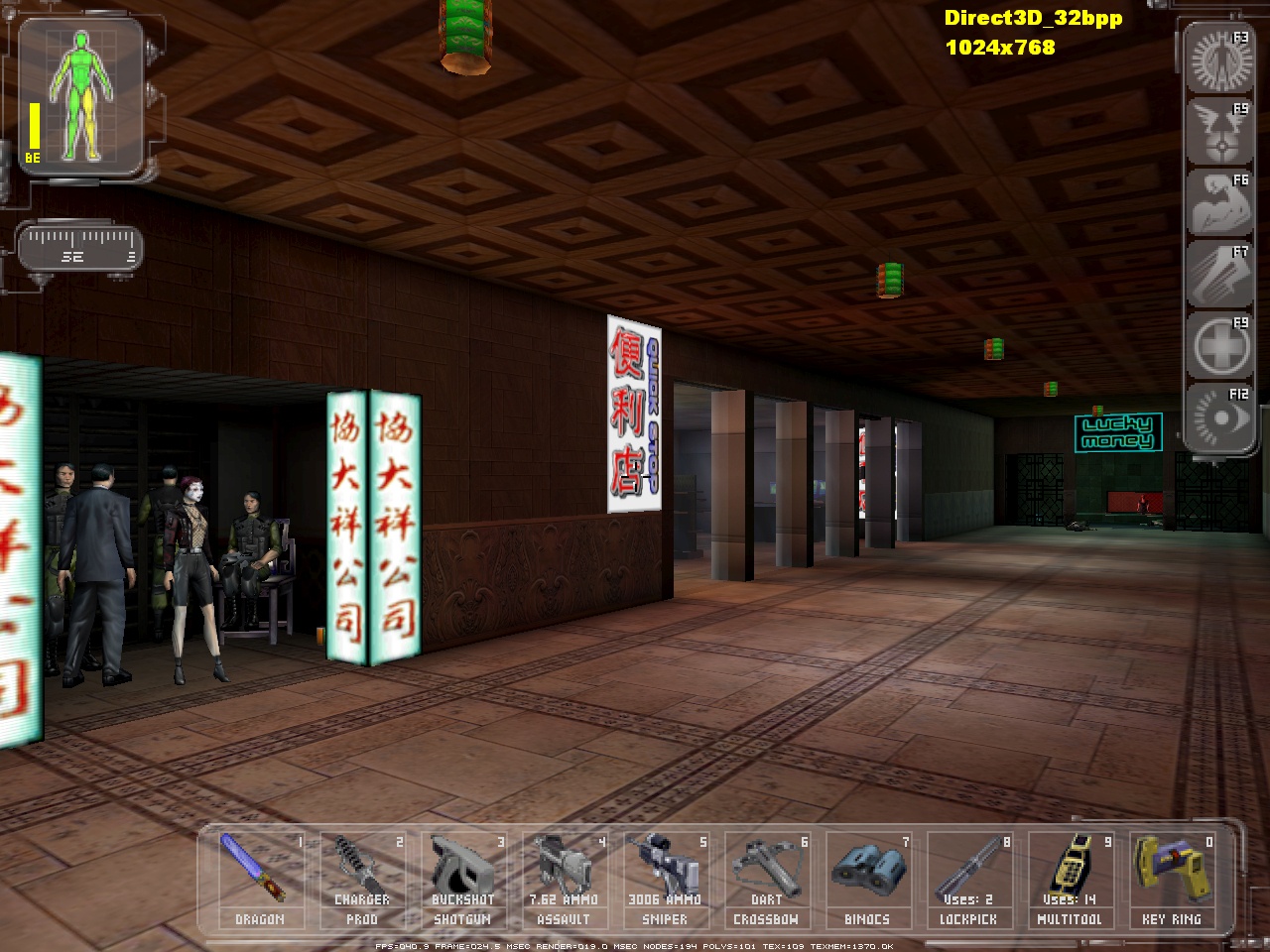The height and width of the screenshot is (952, 1270).
Task: Select the Dragon's Tooth sword slot
Action: coord(261,879)
